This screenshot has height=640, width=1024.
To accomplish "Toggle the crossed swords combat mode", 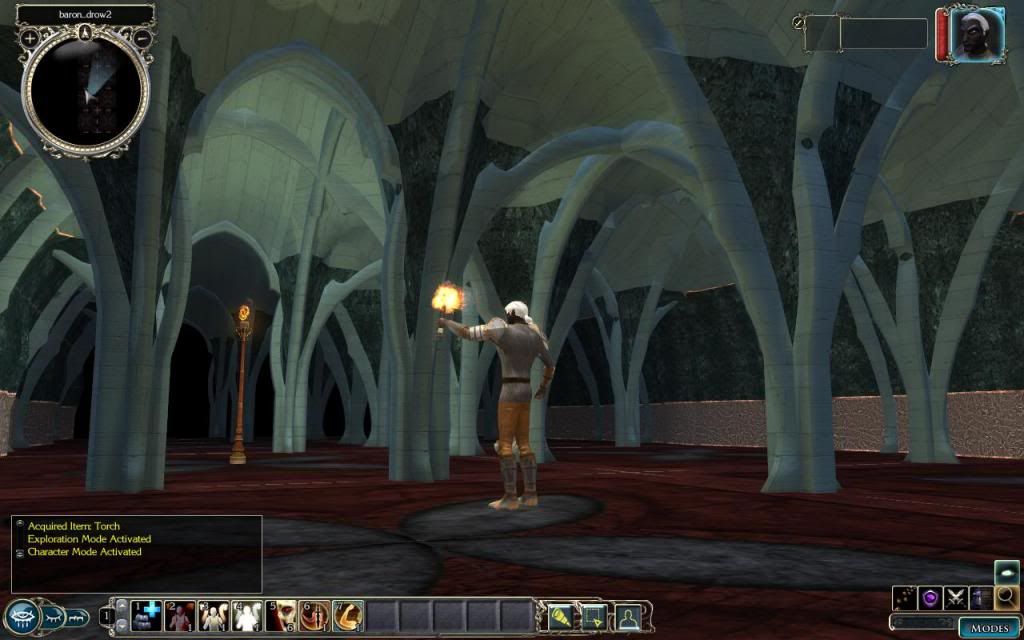I will coord(956,599).
